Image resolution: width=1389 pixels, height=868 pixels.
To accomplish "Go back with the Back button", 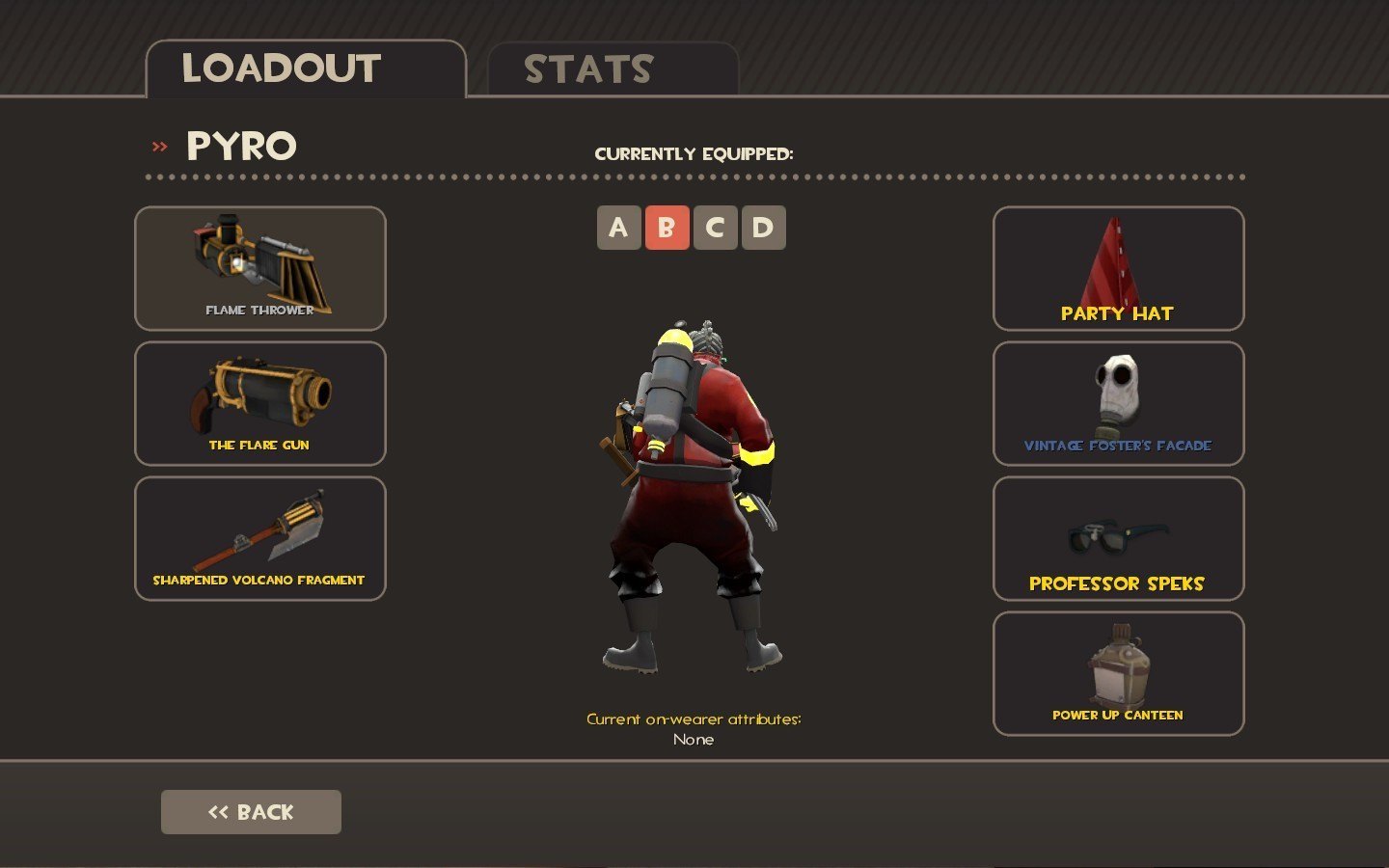I will pyautogui.click(x=251, y=812).
